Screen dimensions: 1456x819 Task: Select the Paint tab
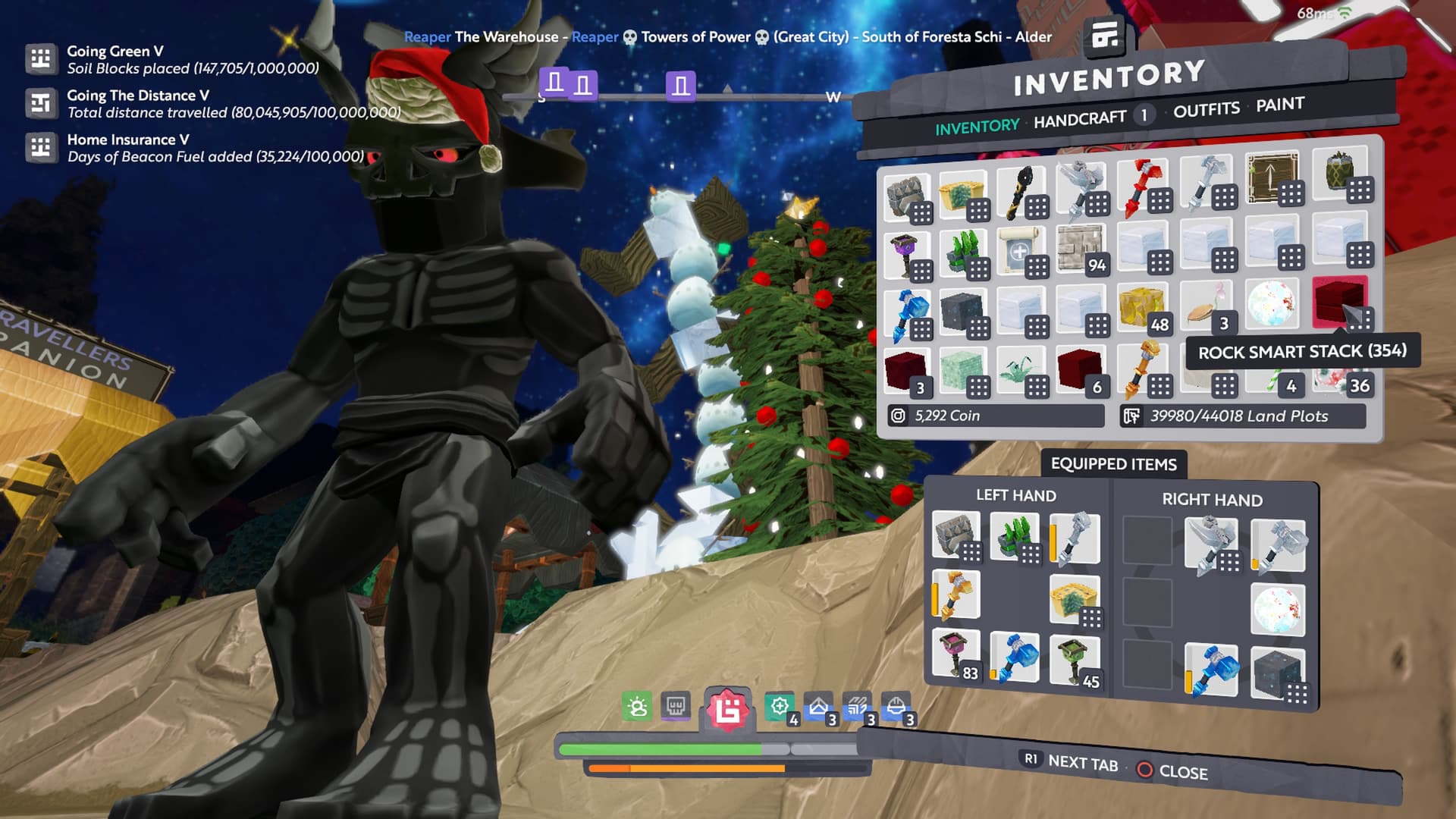tap(1279, 105)
